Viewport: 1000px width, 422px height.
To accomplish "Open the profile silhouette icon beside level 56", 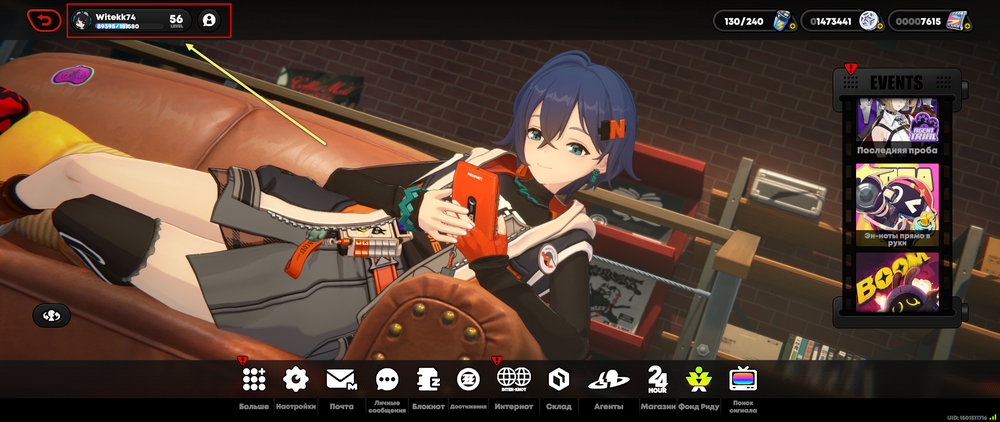I will pos(208,19).
